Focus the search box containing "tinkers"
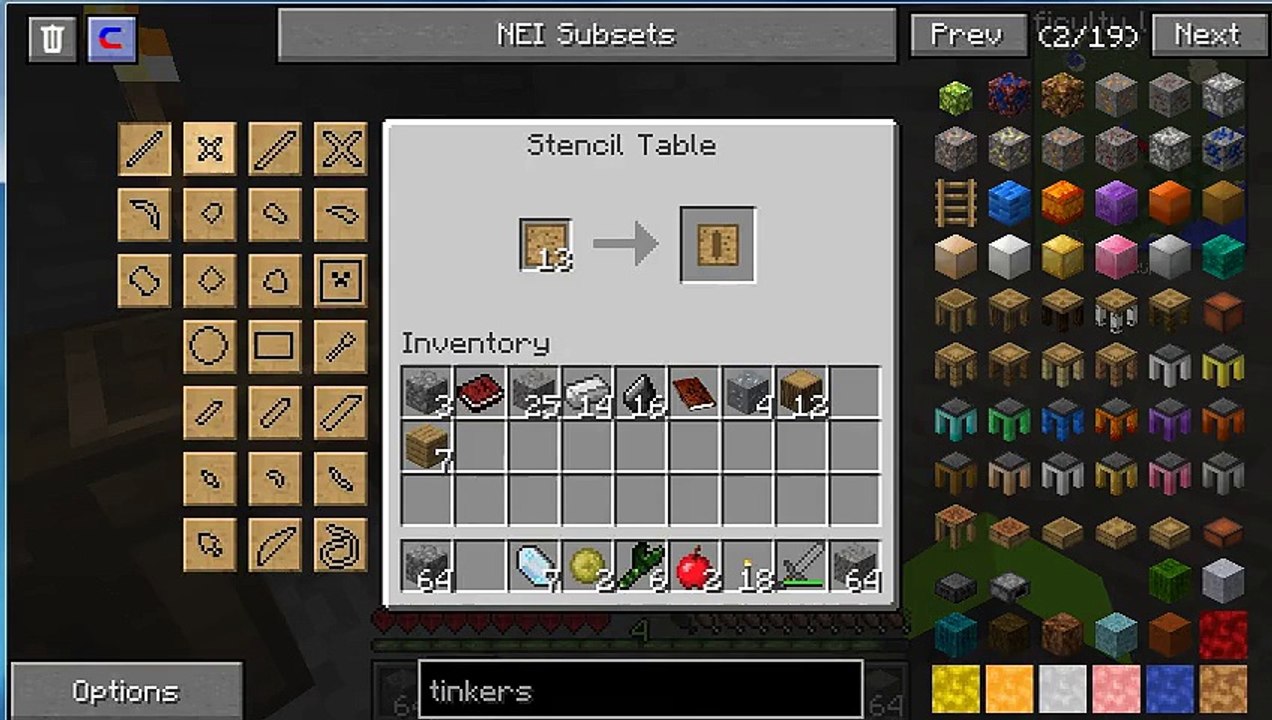The height and width of the screenshot is (720, 1272). pos(640,690)
